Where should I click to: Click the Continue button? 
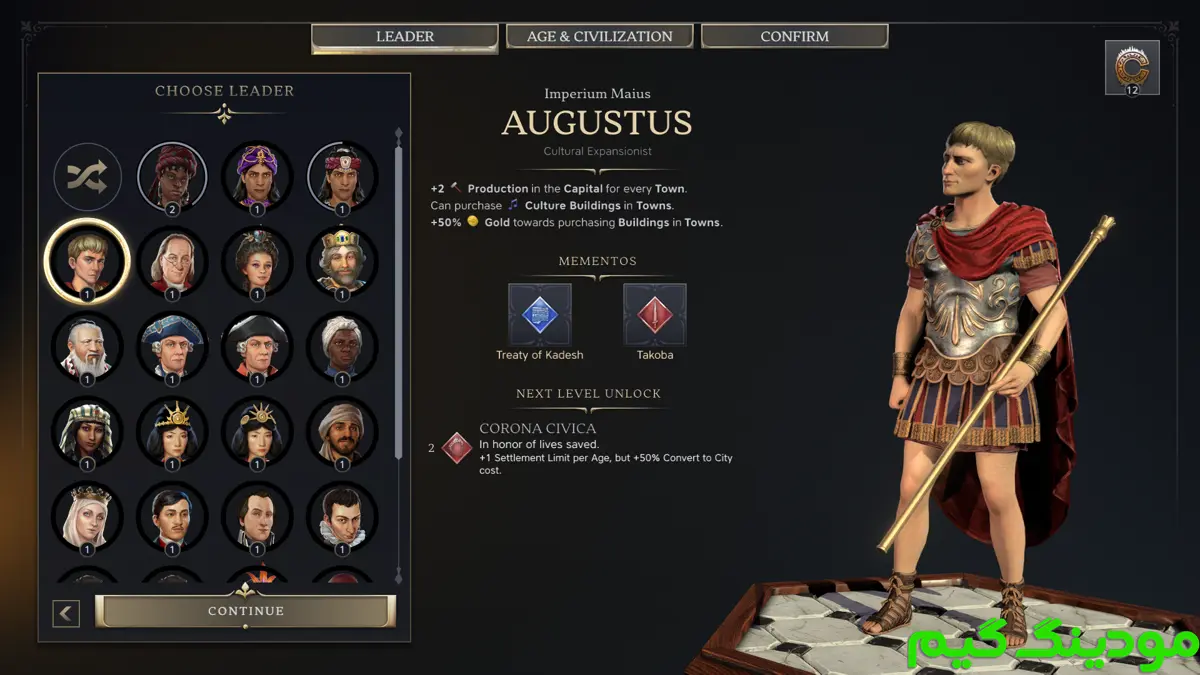(246, 611)
